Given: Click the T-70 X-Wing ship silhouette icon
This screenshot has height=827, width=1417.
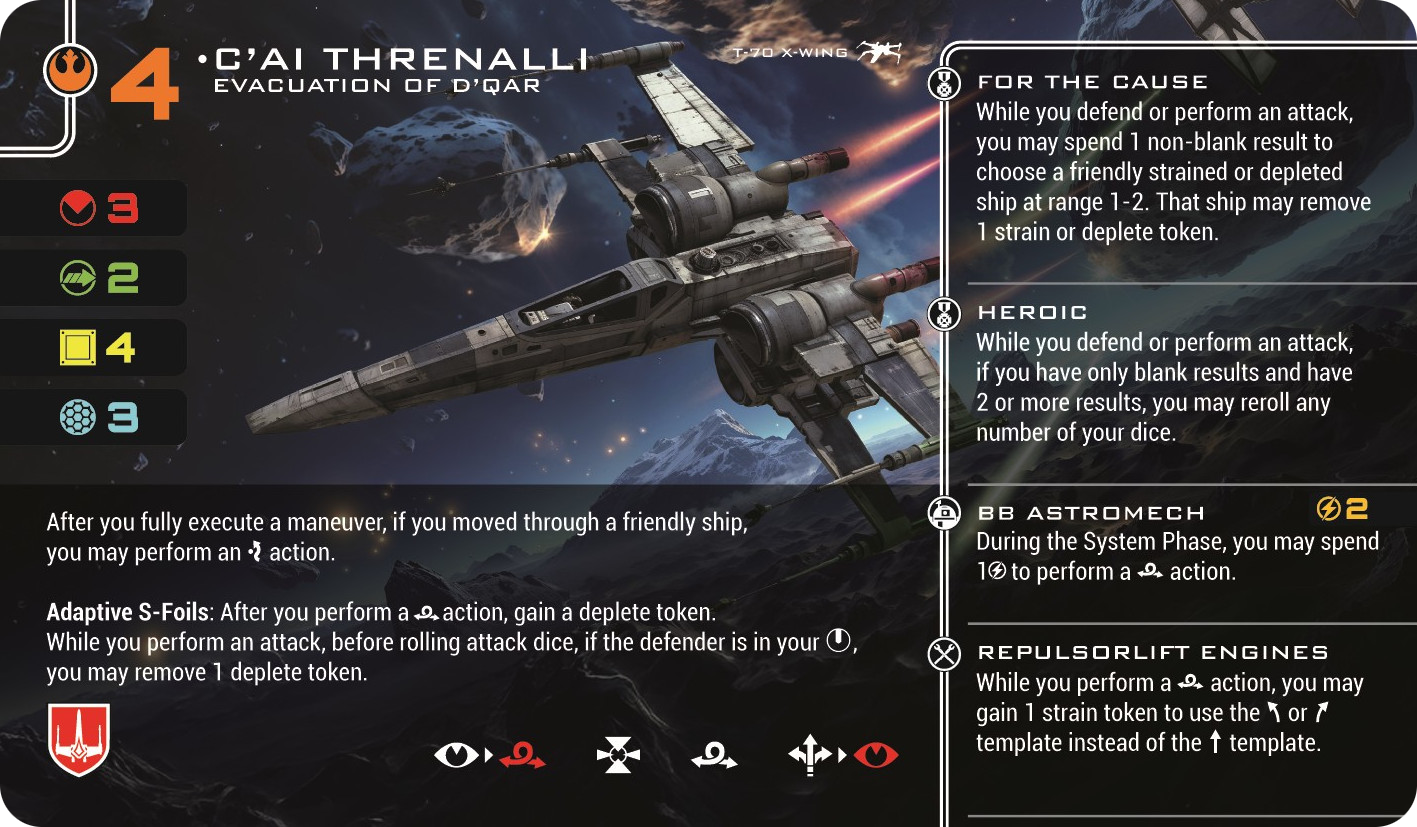Looking at the screenshot, I should click(878, 53).
